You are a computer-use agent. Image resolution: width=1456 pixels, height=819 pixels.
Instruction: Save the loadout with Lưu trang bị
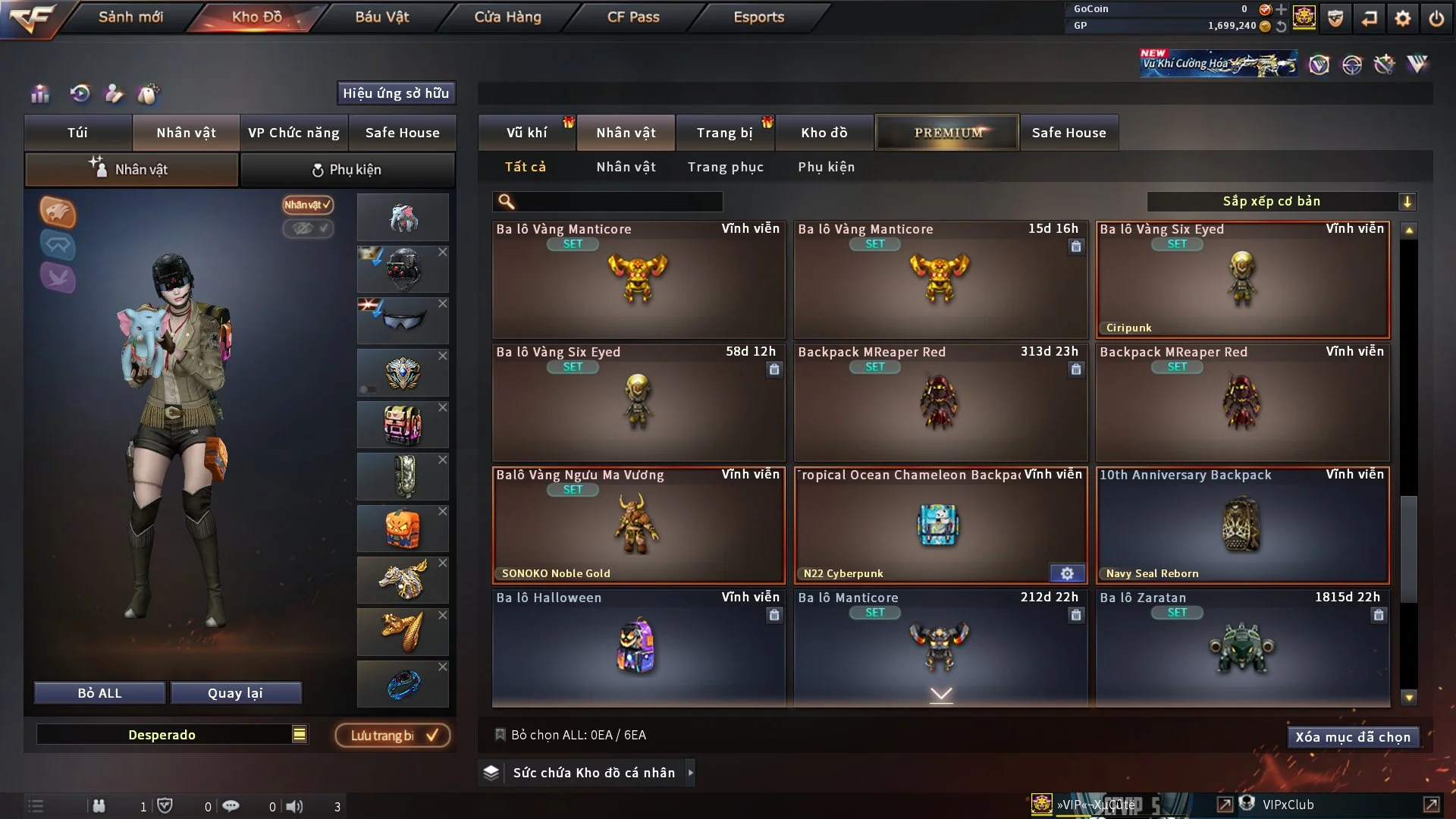click(x=393, y=736)
